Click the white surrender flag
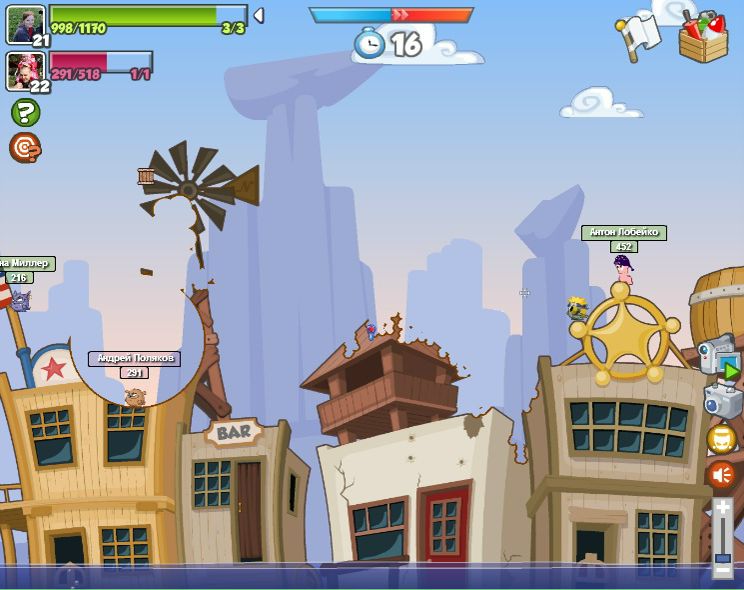Screen dimensions: 744x590 pyautogui.click(x=639, y=36)
